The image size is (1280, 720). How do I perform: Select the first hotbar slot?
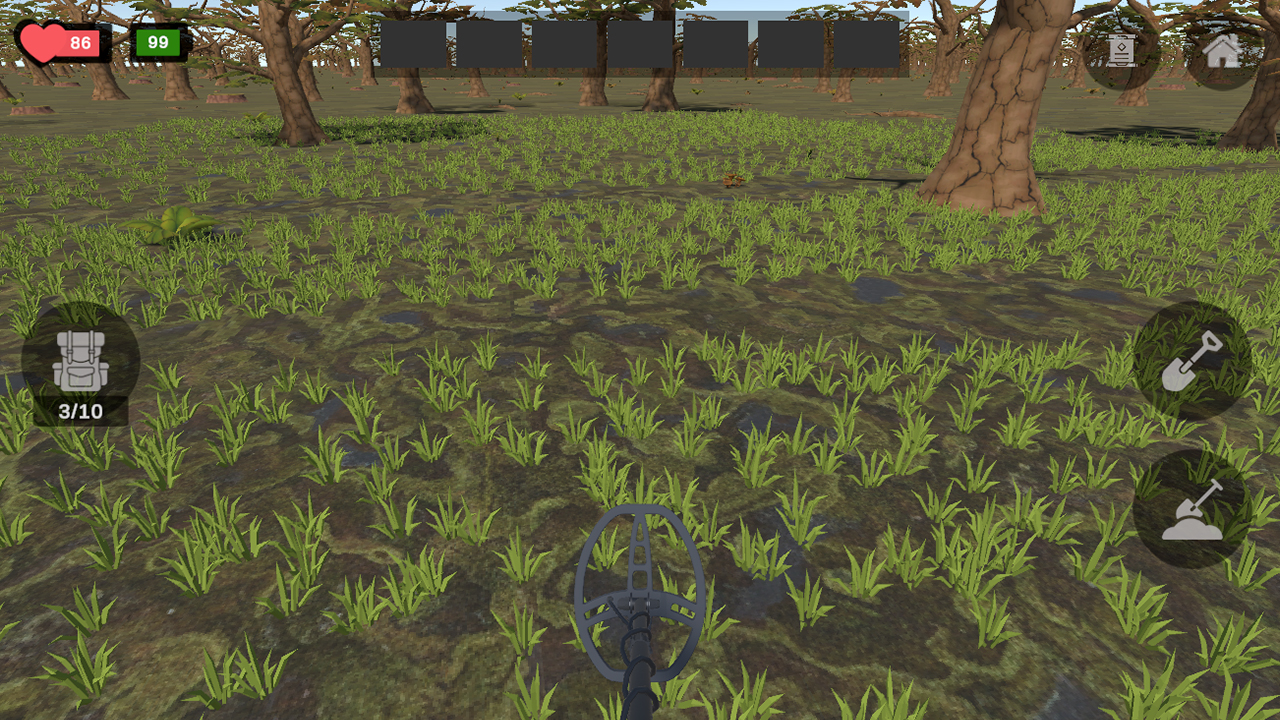(415, 45)
